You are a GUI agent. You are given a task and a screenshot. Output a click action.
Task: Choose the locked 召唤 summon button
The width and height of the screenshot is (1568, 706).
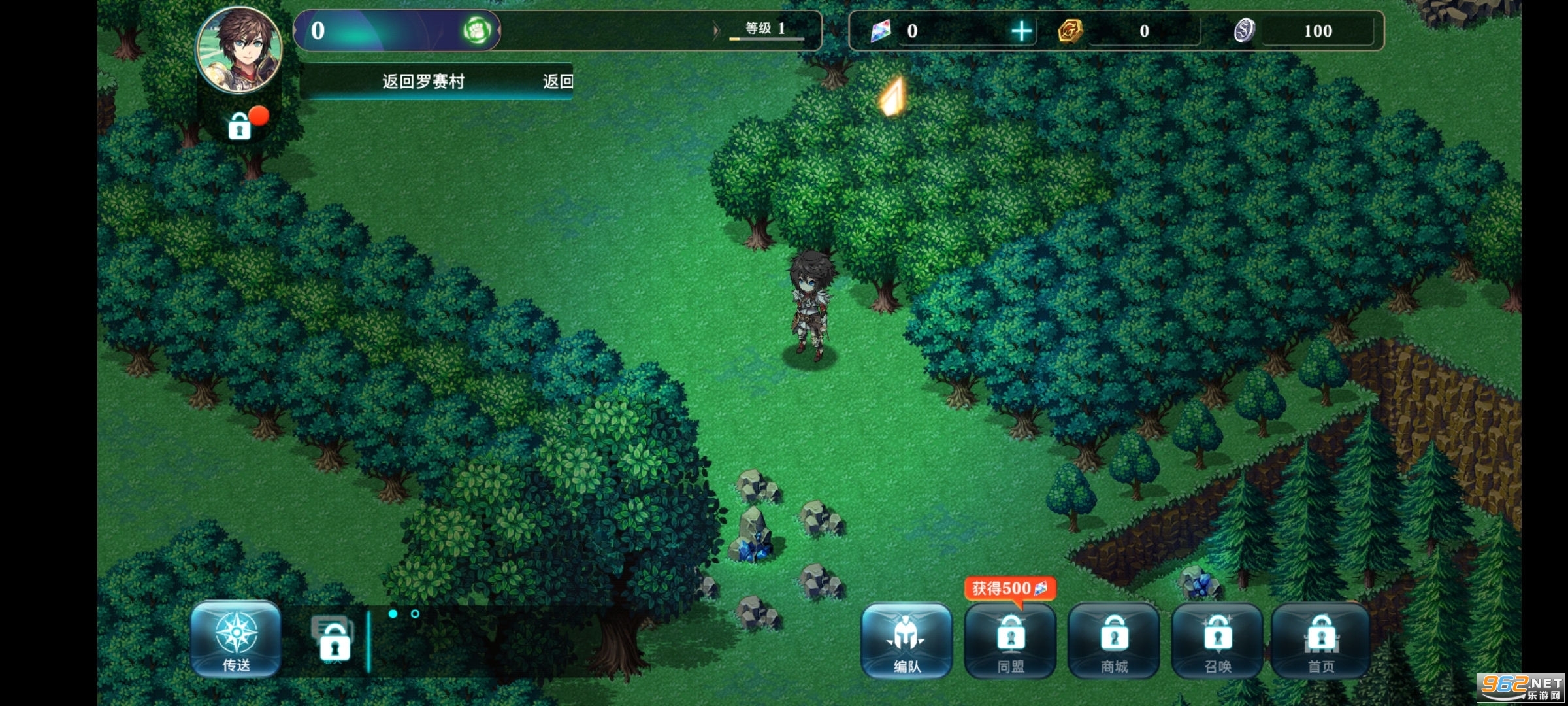coord(1217,641)
